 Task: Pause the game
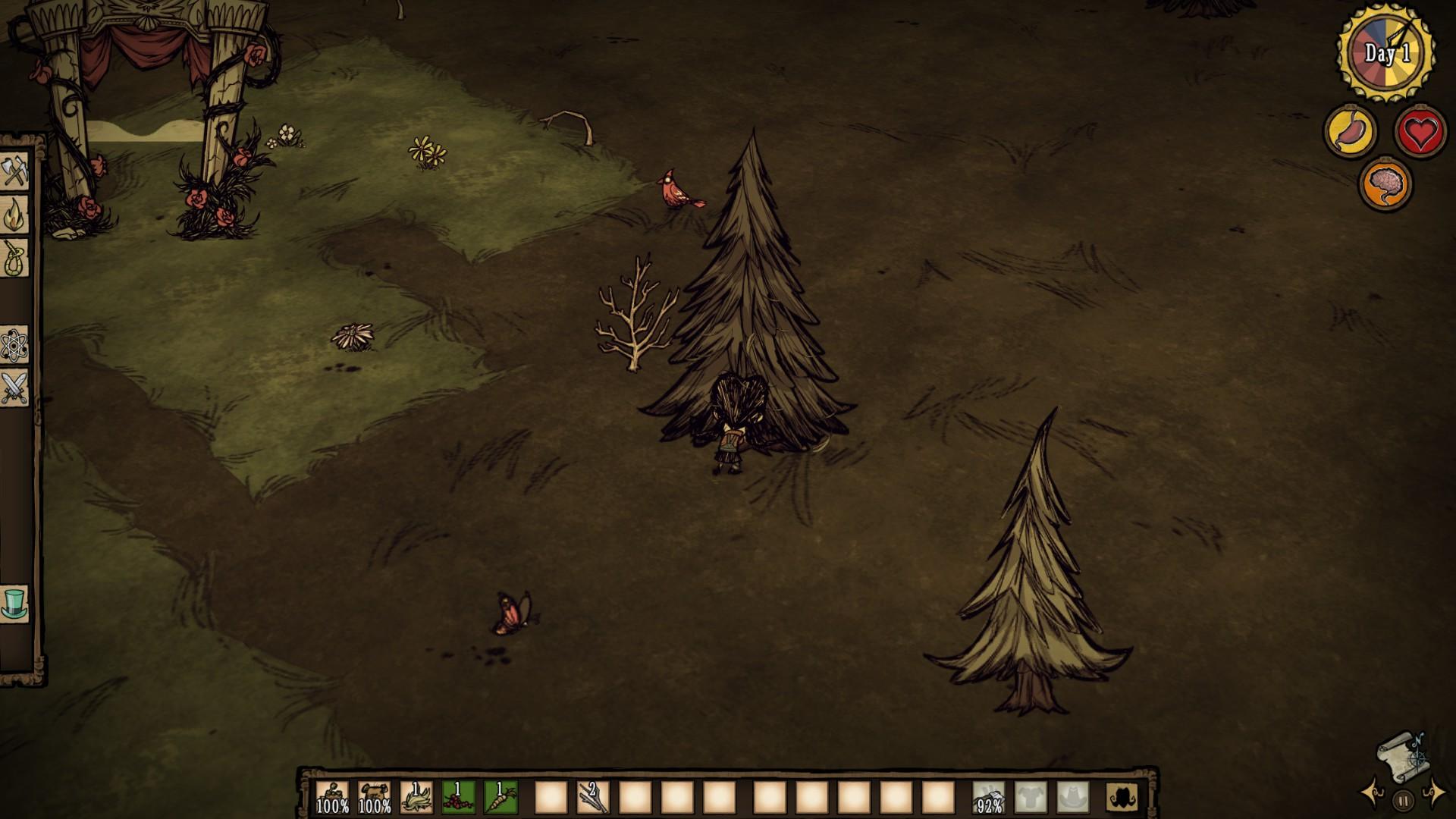coord(1403,799)
